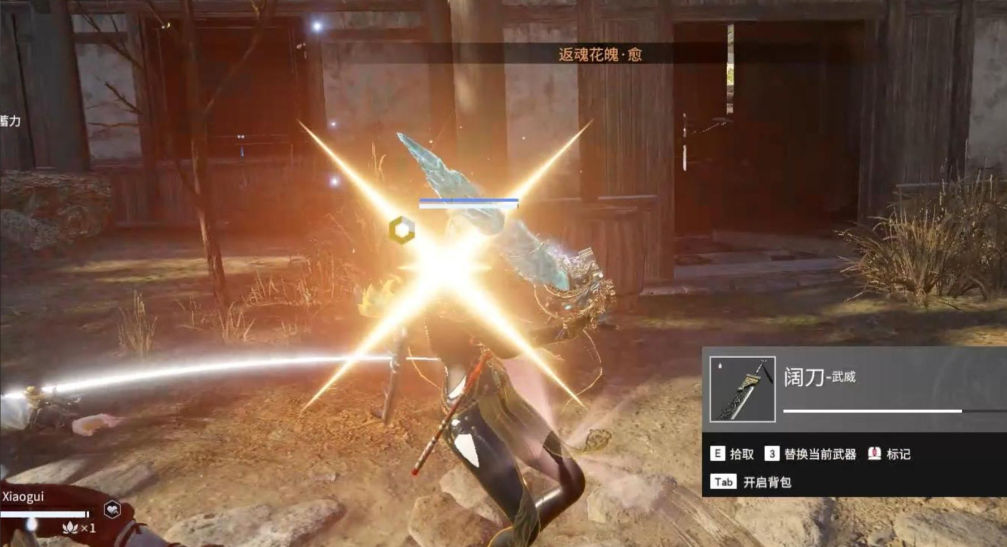
Task: Click the hexagon badge beside Xiaogui
Action: (x=113, y=508)
